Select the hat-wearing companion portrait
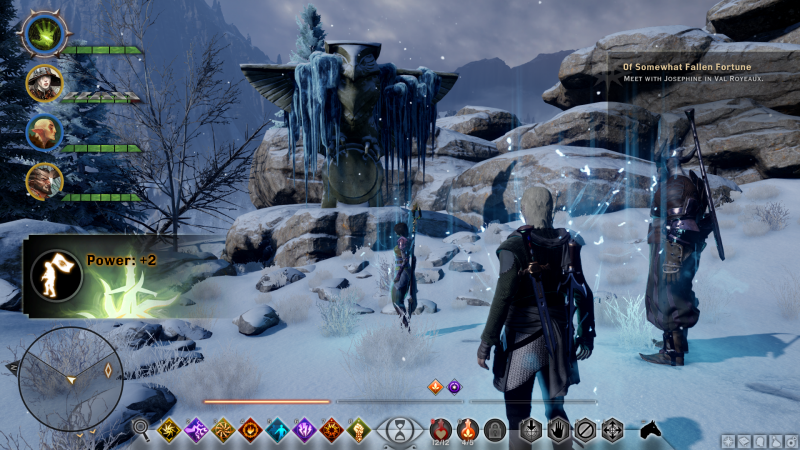 (45, 82)
